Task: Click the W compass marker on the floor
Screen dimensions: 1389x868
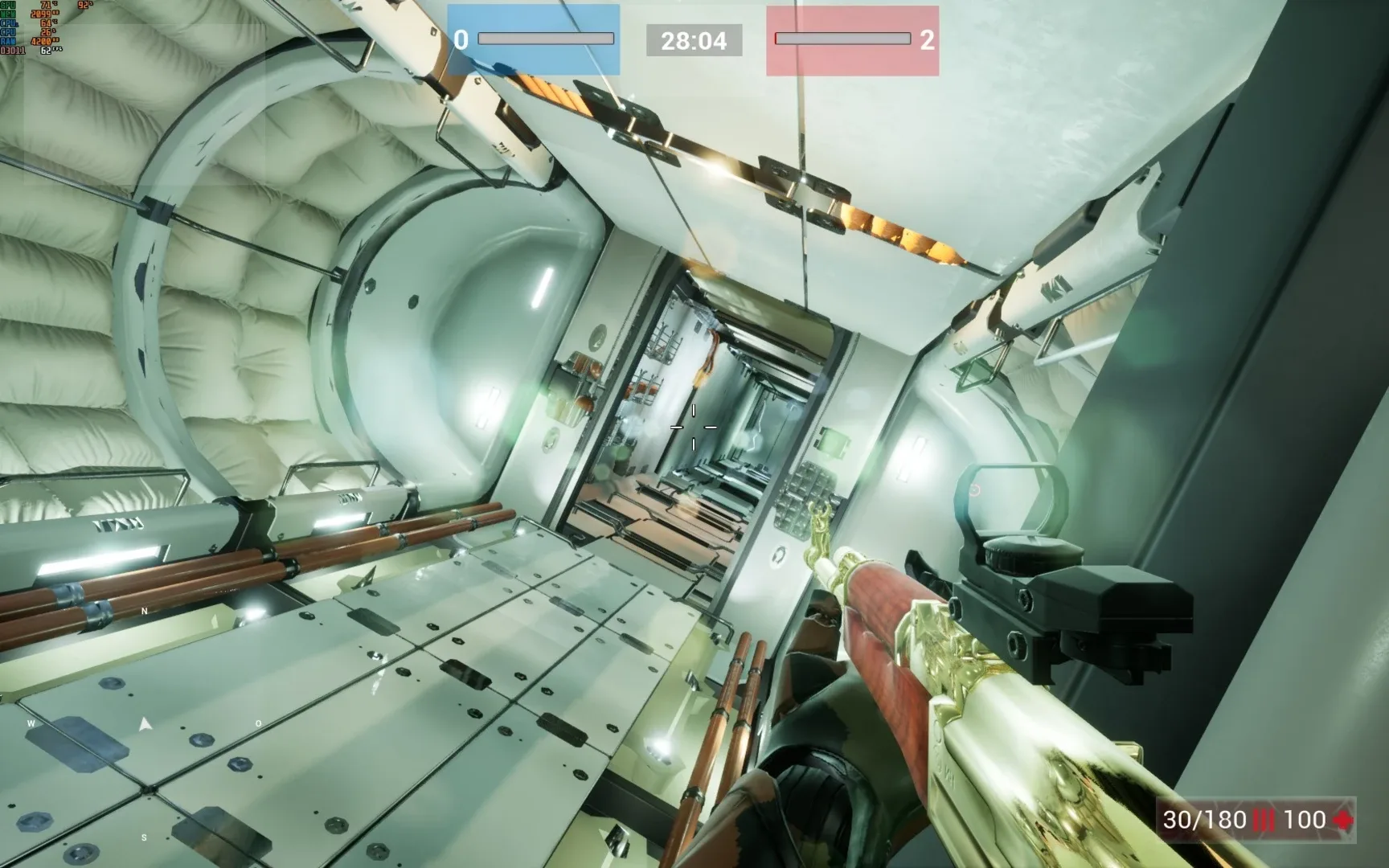Action: tap(31, 723)
